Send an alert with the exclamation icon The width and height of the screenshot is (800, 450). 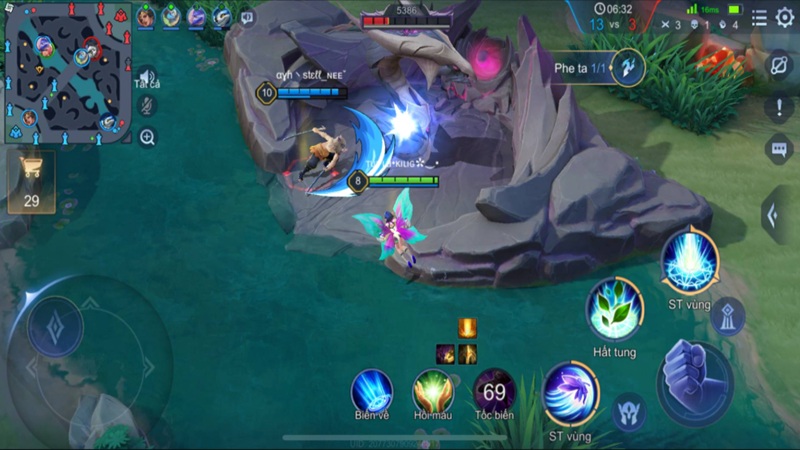779,107
